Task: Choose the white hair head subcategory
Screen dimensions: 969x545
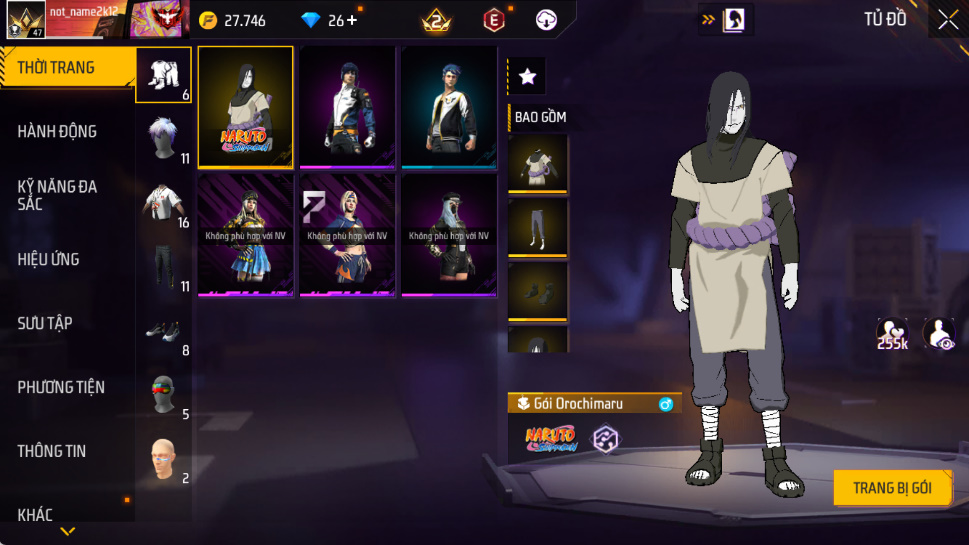Action: click(x=163, y=139)
